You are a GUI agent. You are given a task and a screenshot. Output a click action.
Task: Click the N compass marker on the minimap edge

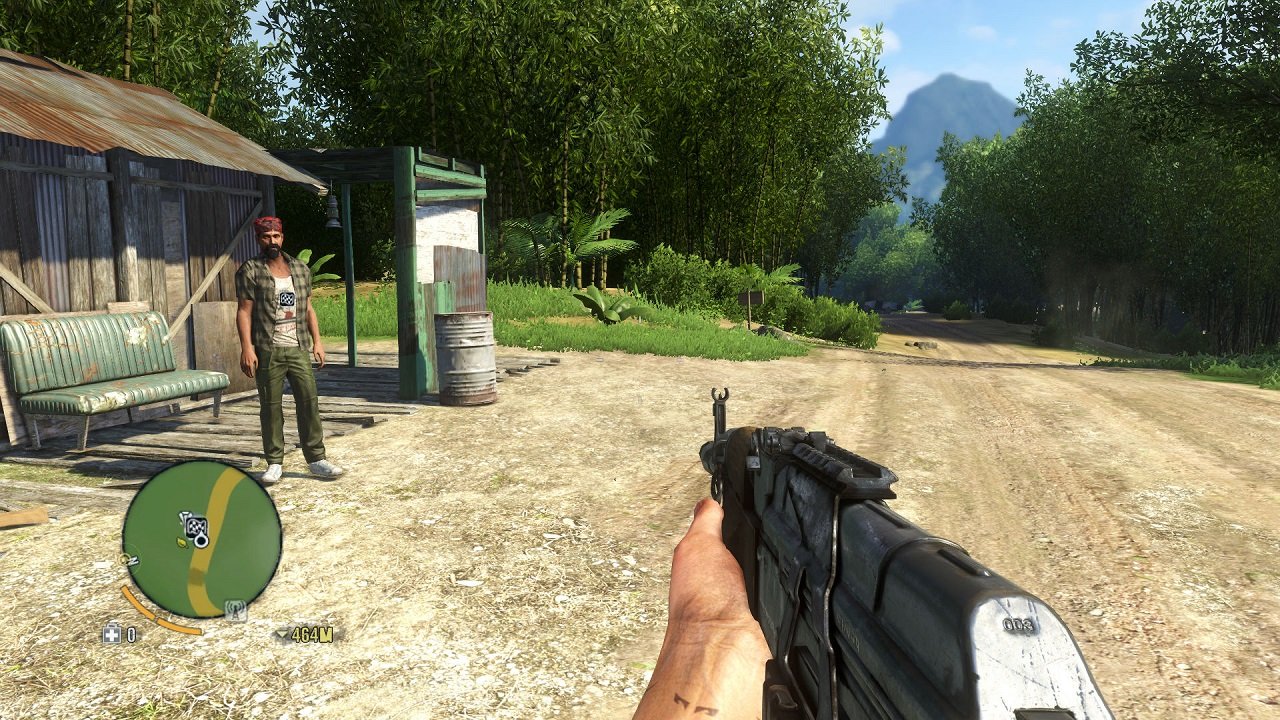pyautogui.click(x=134, y=561)
